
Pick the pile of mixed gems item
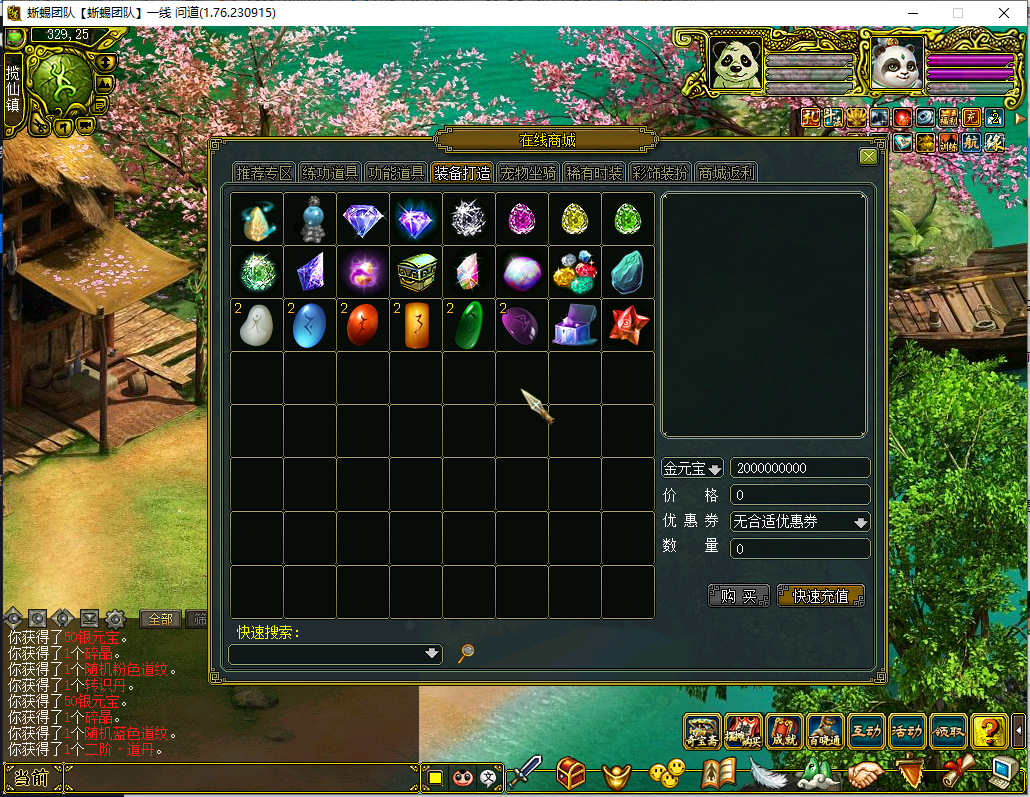pos(575,272)
